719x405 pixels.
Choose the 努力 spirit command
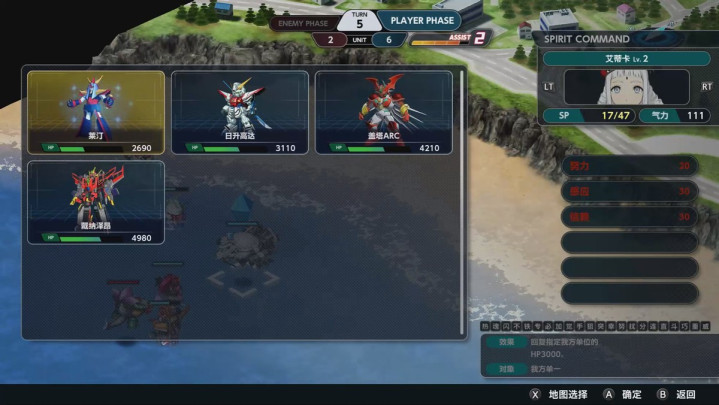point(629,166)
